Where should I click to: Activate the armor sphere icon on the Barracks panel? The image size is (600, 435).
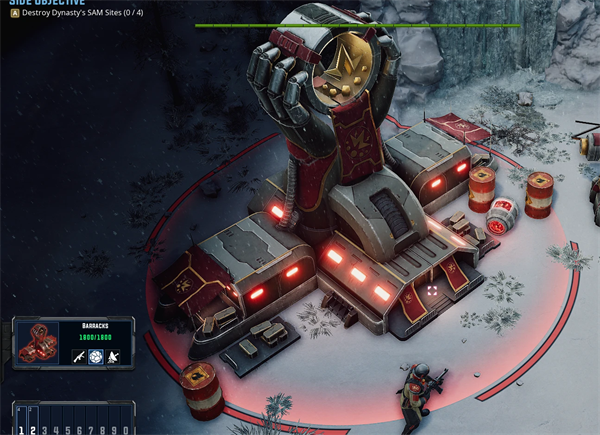coord(96,357)
